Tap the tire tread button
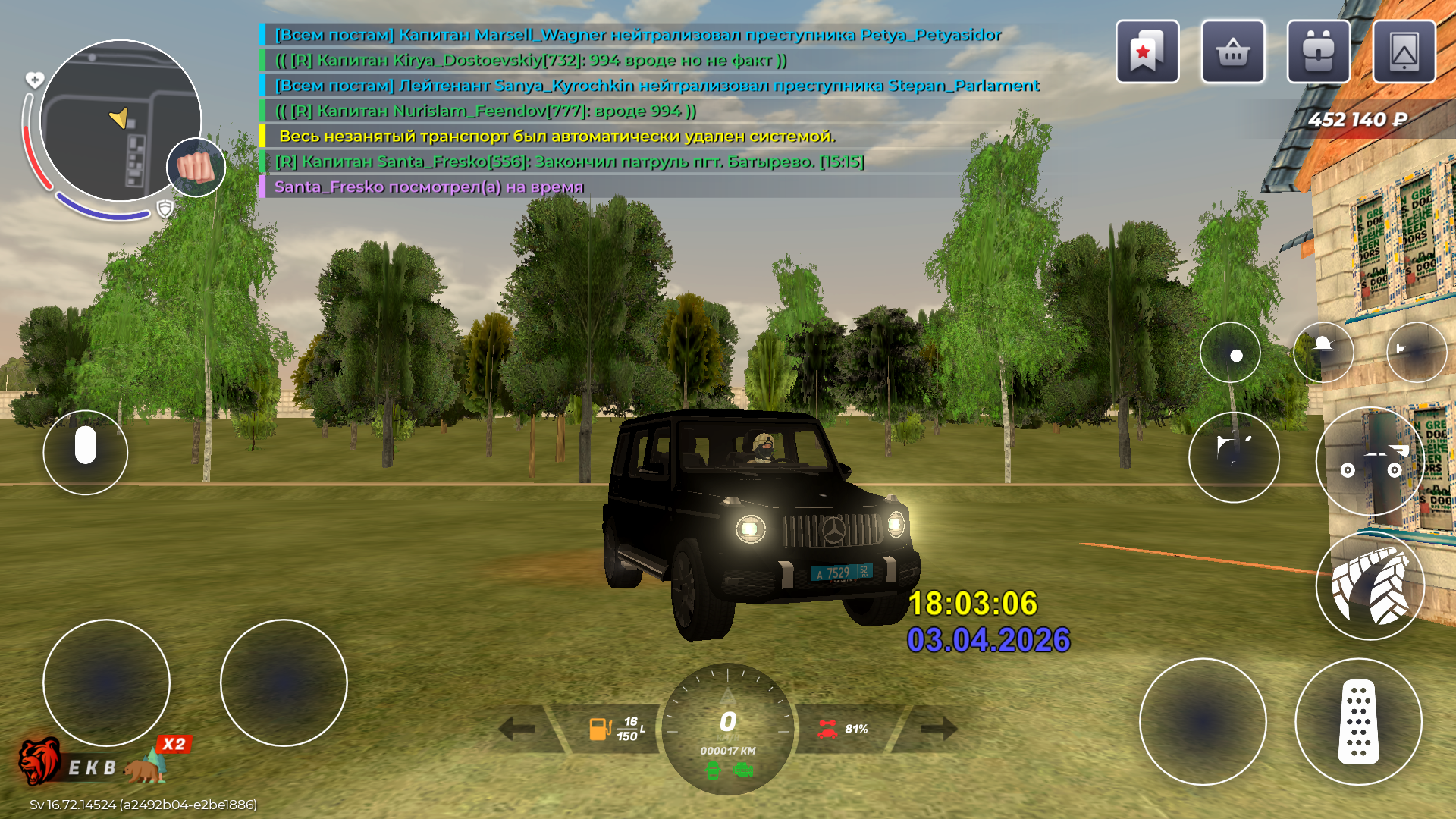The image size is (1456, 819). coord(1370,585)
